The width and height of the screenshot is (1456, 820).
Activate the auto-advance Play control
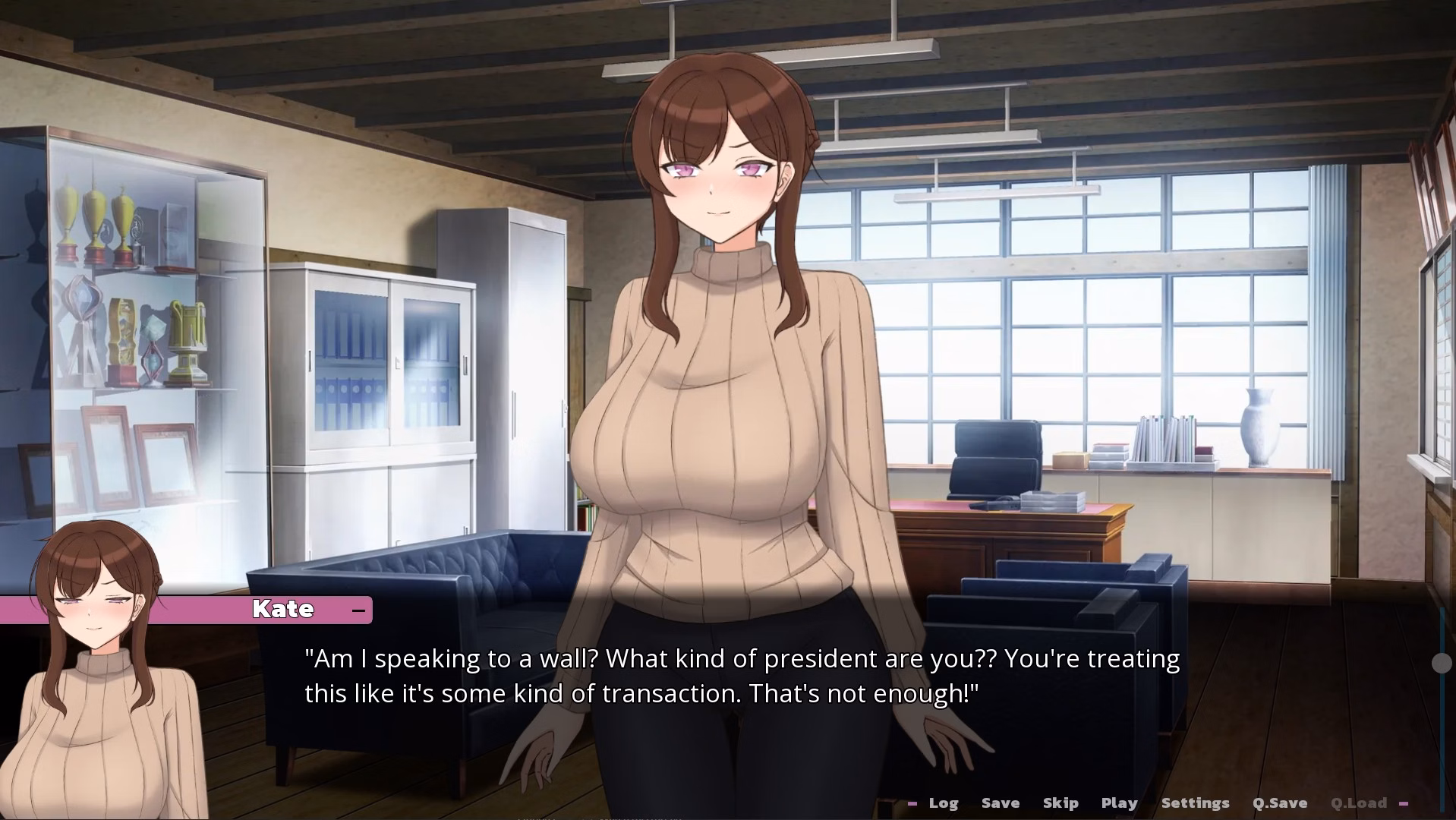(1119, 803)
